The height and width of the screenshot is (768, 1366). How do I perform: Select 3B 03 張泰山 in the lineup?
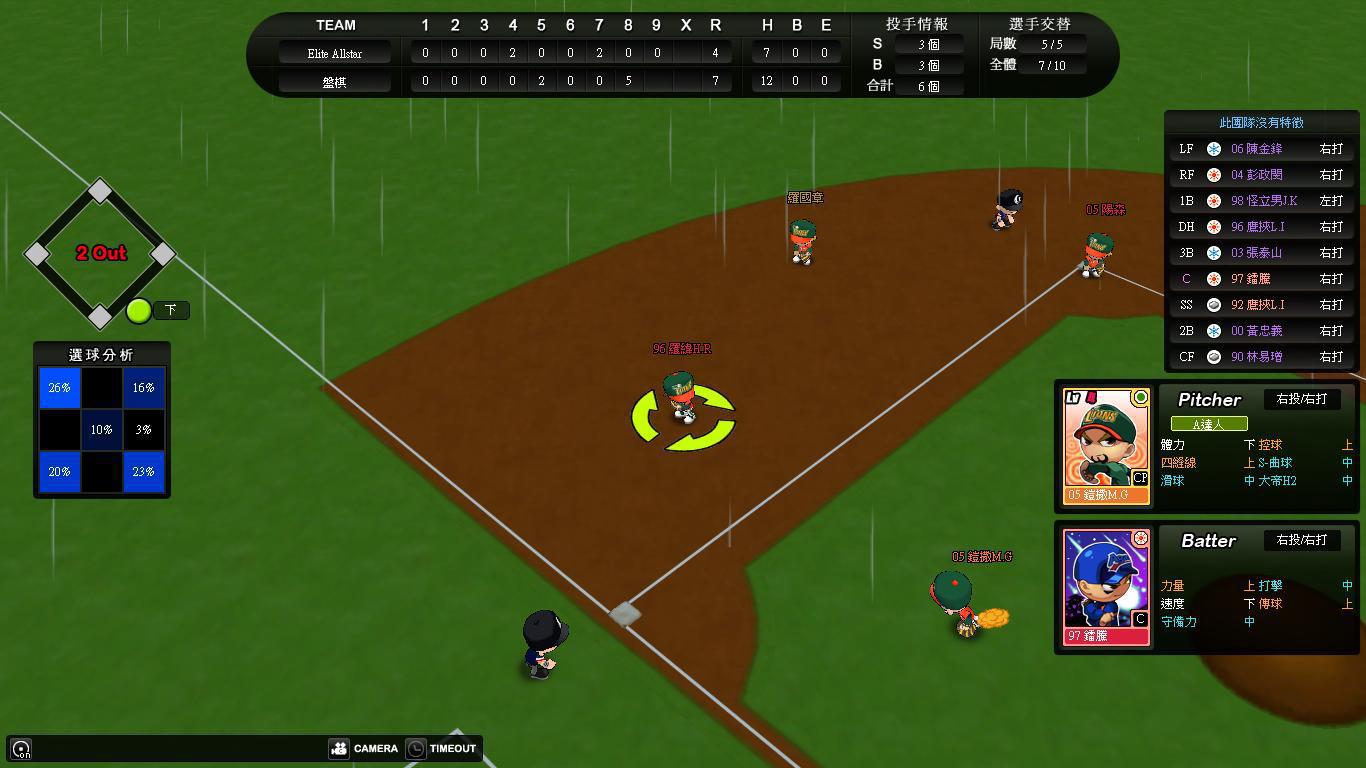pyautogui.click(x=1265, y=253)
